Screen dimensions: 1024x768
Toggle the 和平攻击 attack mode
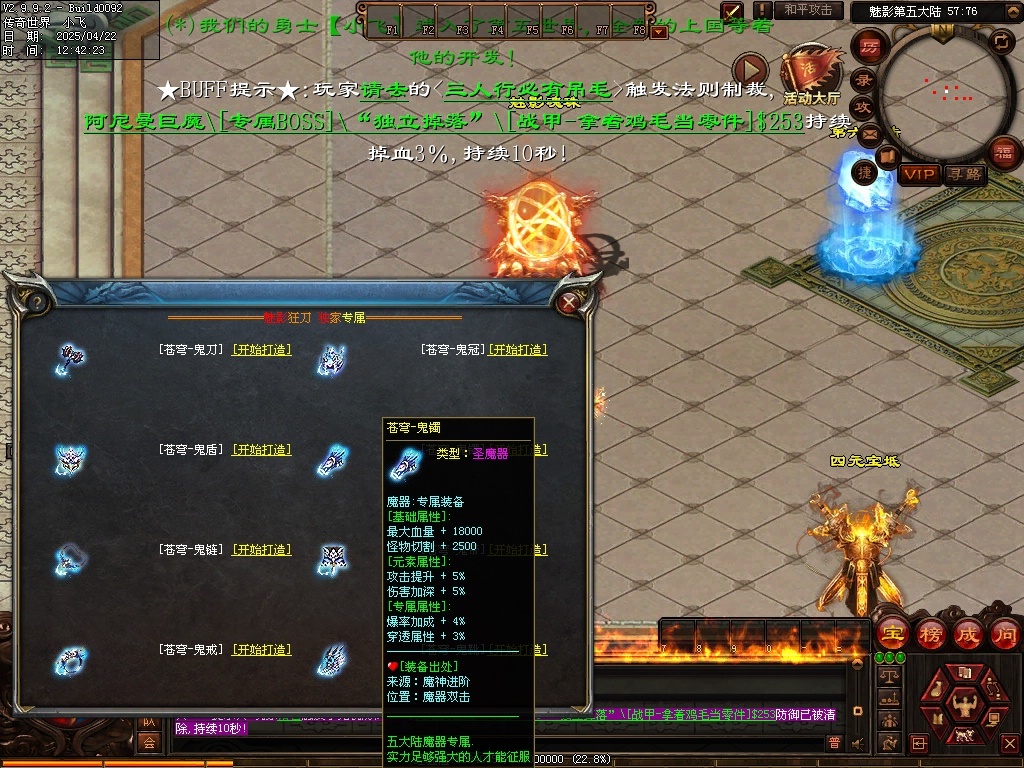point(808,10)
